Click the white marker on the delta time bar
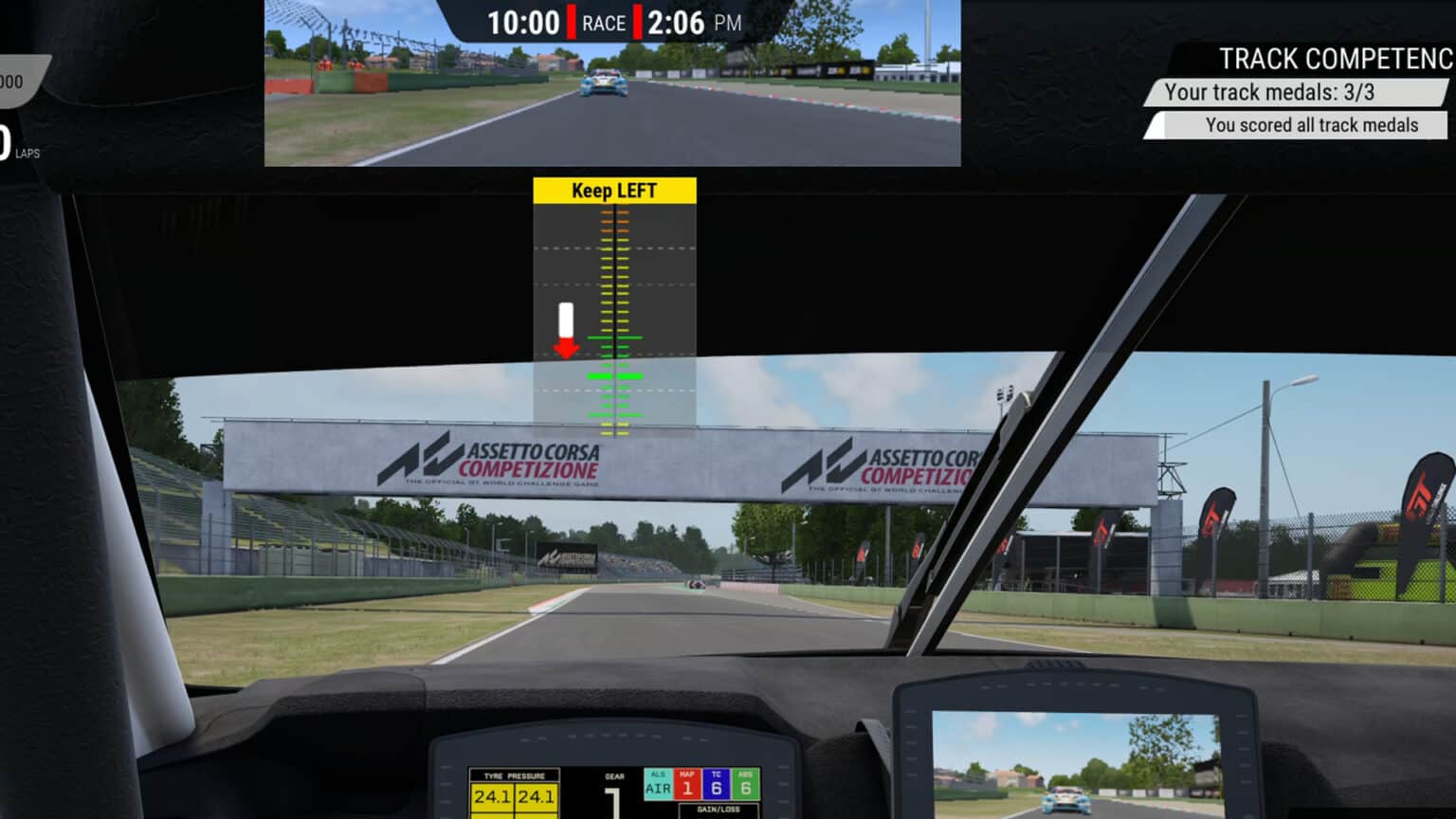The width and height of the screenshot is (1456, 819). pos(567,320)
